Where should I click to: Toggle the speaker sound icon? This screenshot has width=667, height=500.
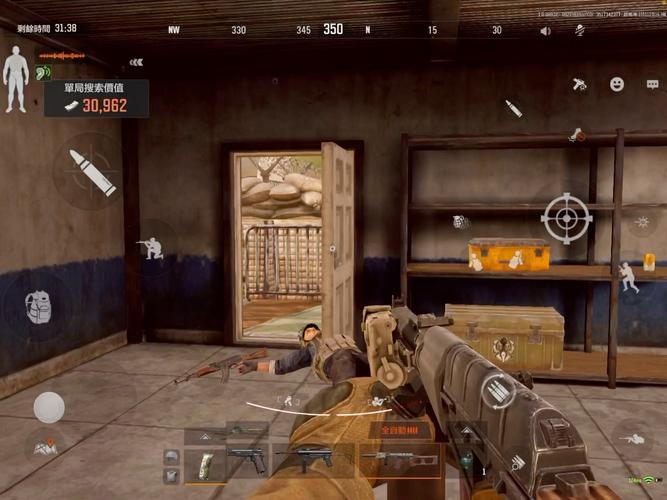(545, 31)
